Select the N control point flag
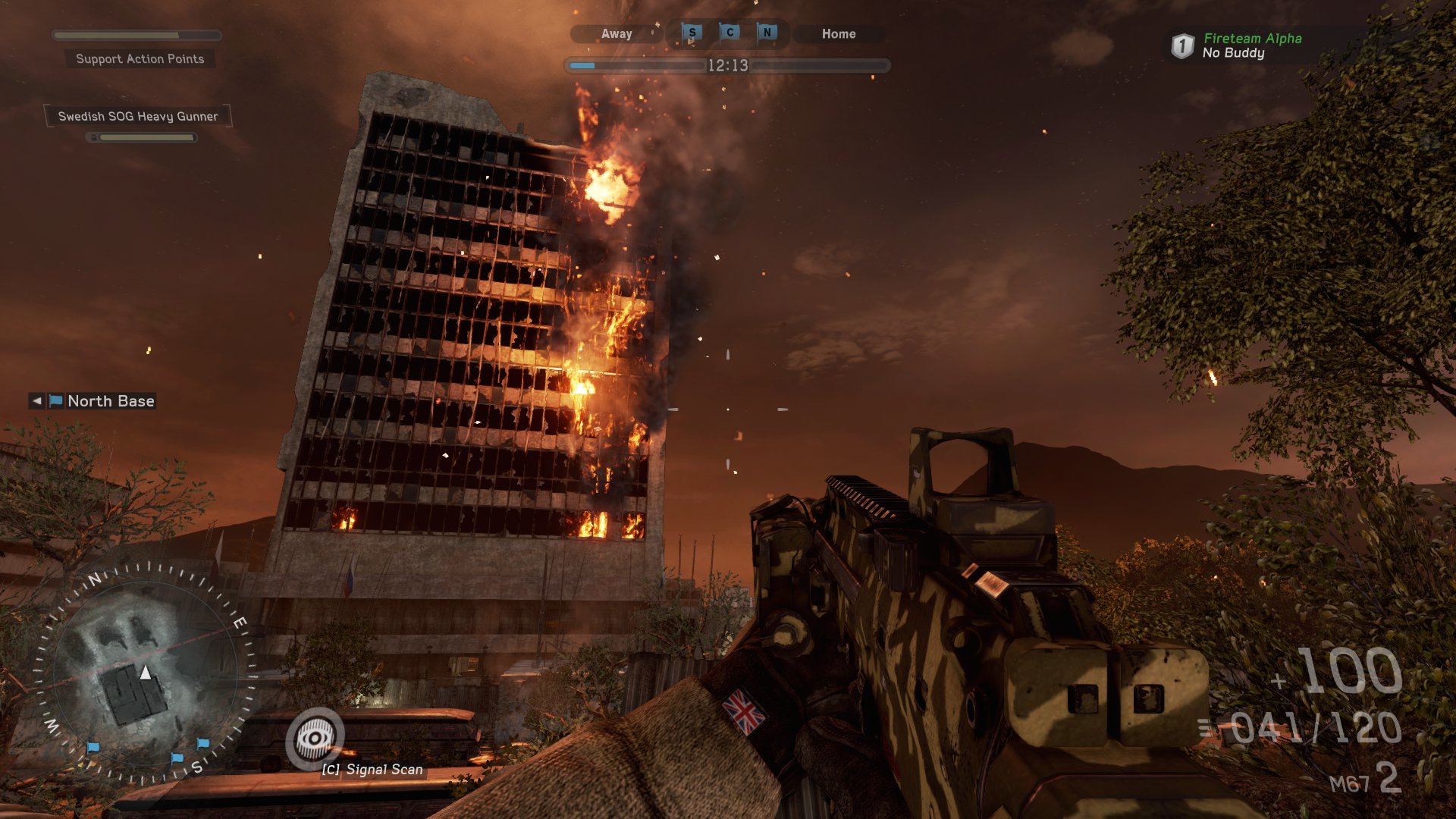The image size is (1456, 819). click(x=767, y=33)
